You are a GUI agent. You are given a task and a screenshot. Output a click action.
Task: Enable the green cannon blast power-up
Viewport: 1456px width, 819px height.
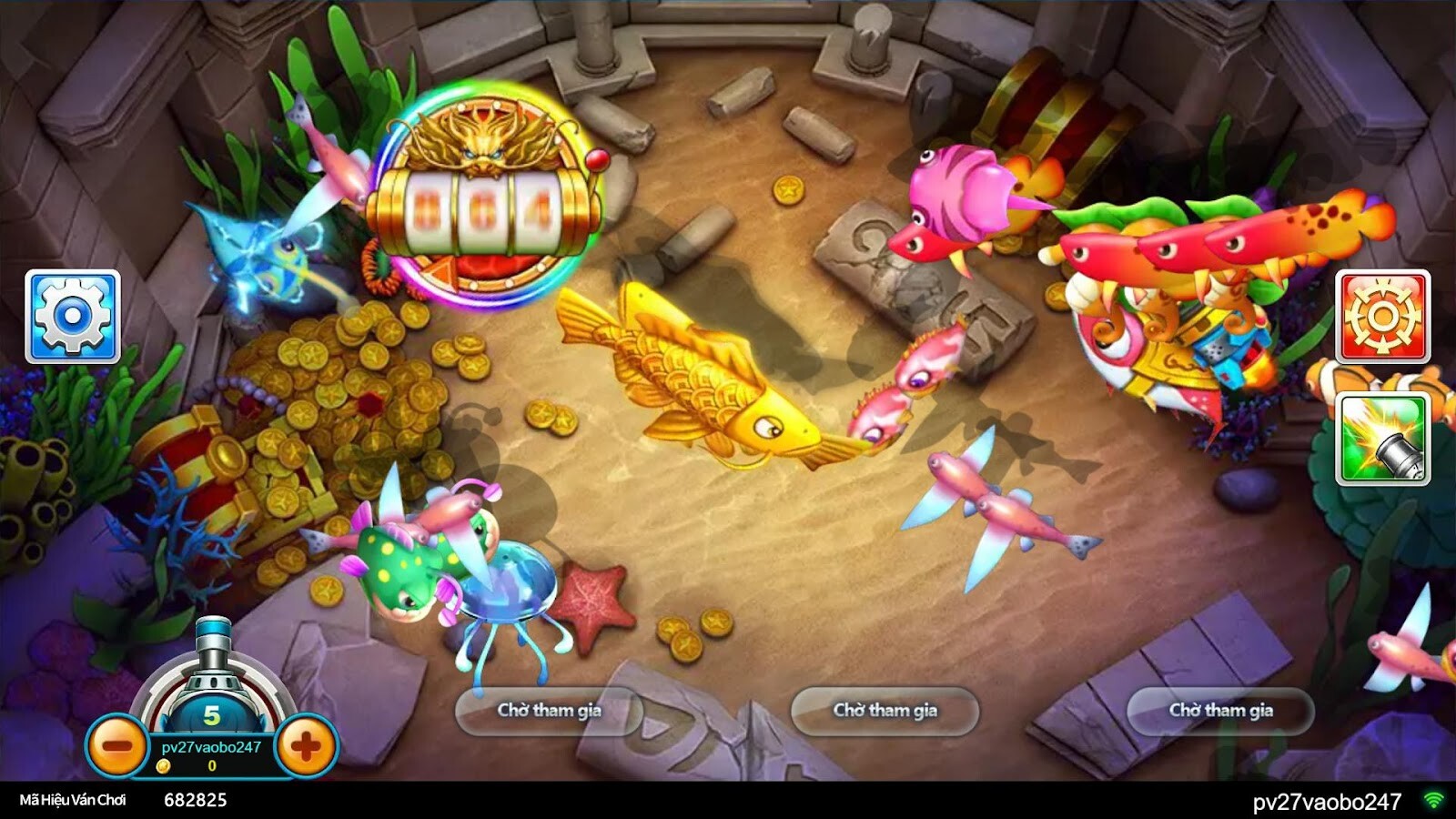[x=1381, y=439]
